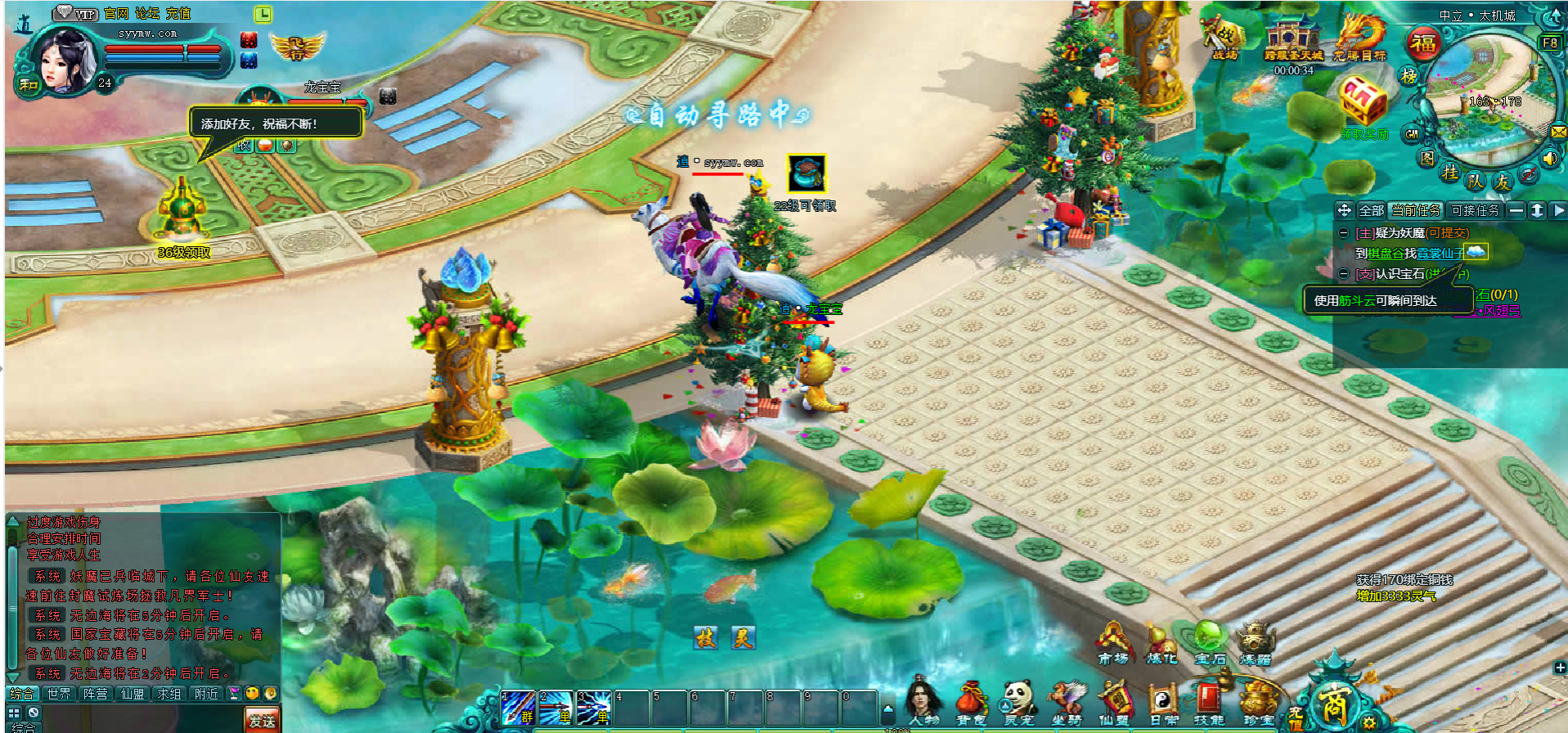This screenshot has height=733, width=1568.
Task: Open the 充值 recharge link
Action: coord(178,13)
